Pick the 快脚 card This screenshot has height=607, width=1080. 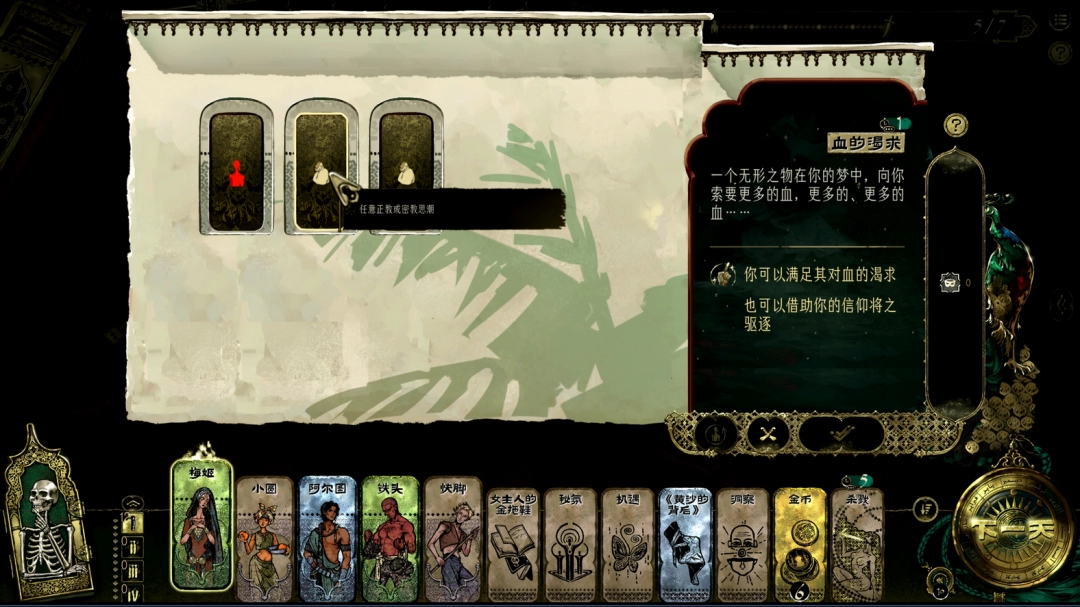pos(453,540)
